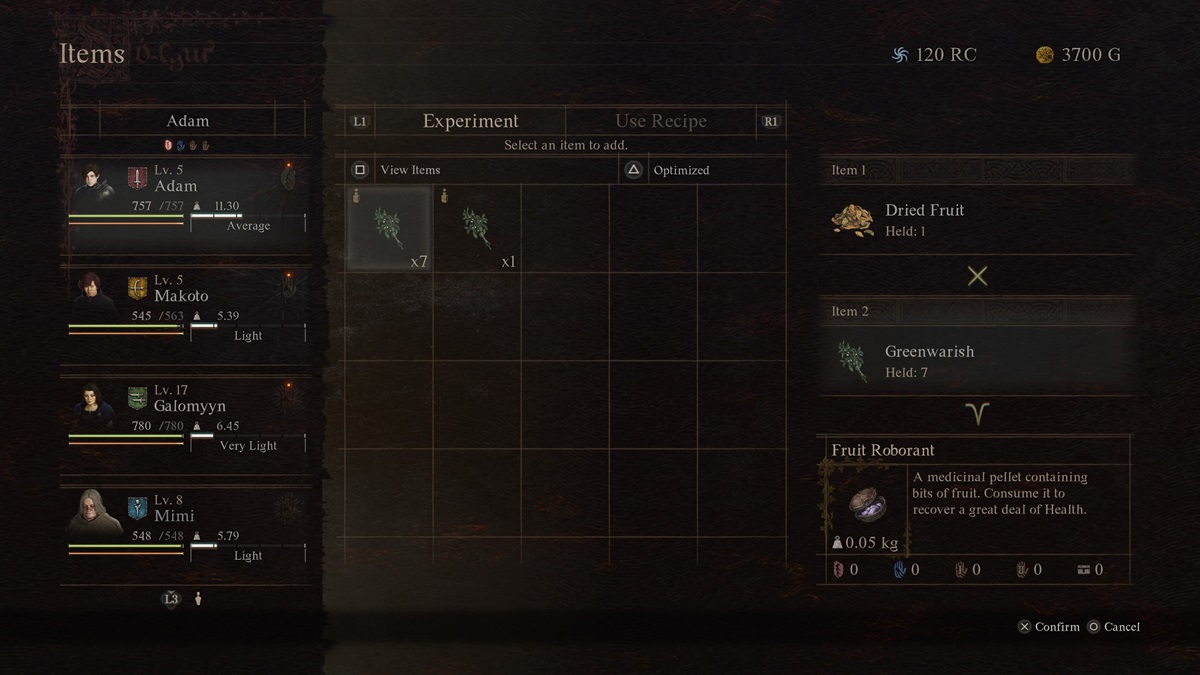The width and height of the screenshot is (1200, 675).
Task: Select Mimi's character entry
Action: (187, 527)
